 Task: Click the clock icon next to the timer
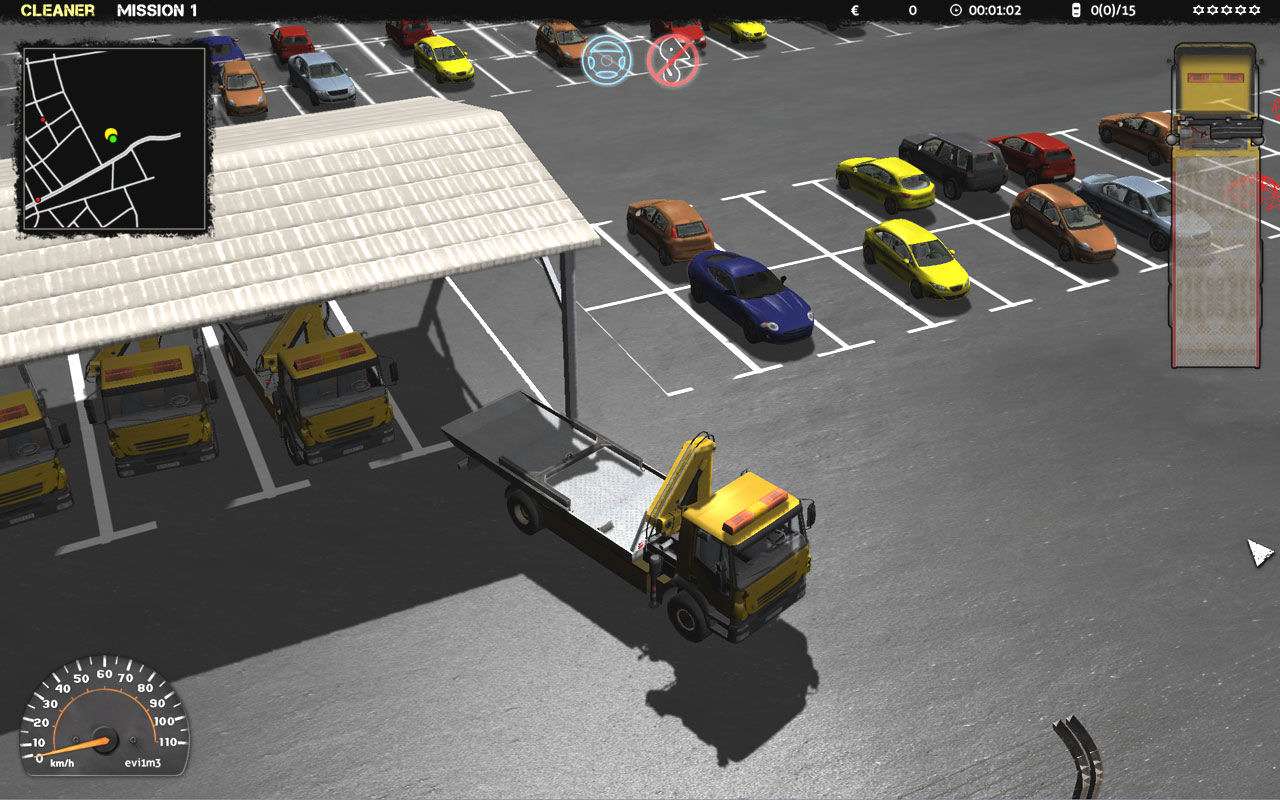click(955, 11)
